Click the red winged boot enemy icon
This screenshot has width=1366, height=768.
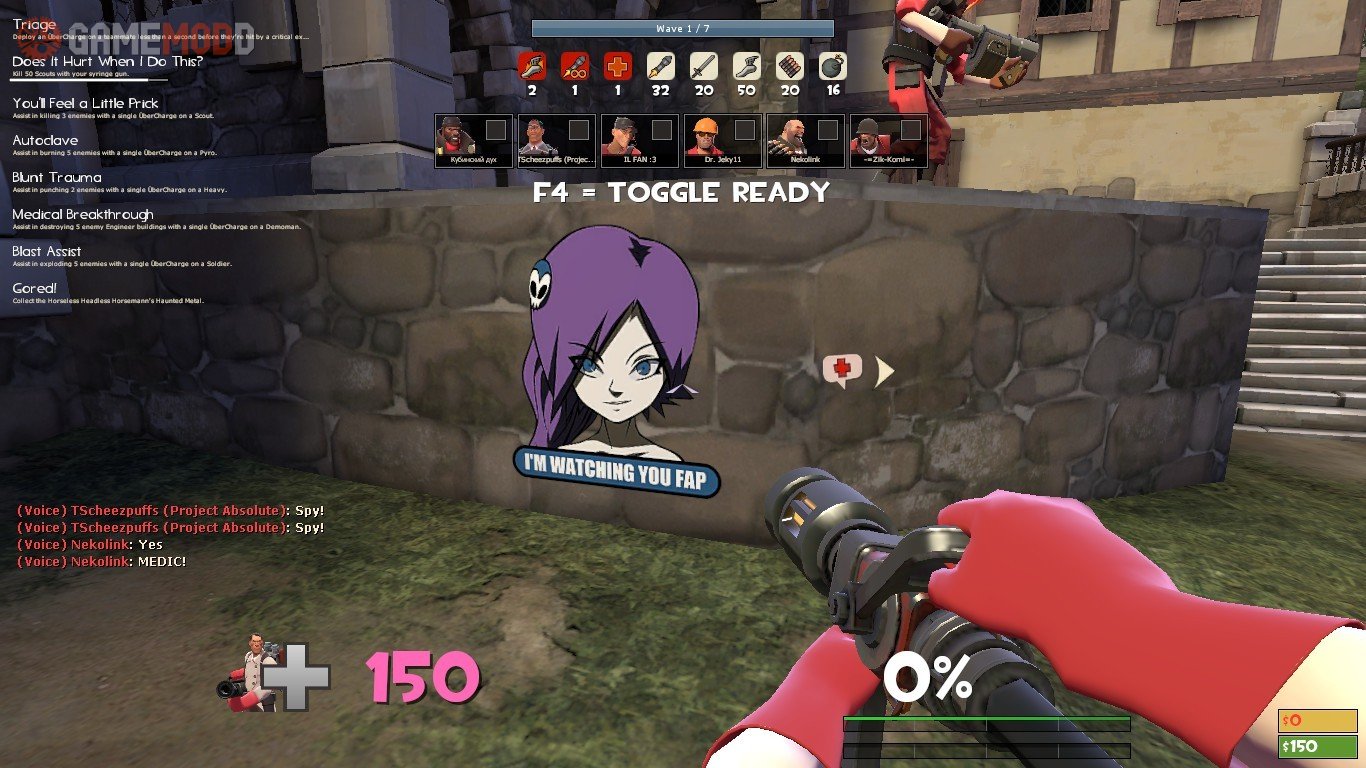[532, 67]
